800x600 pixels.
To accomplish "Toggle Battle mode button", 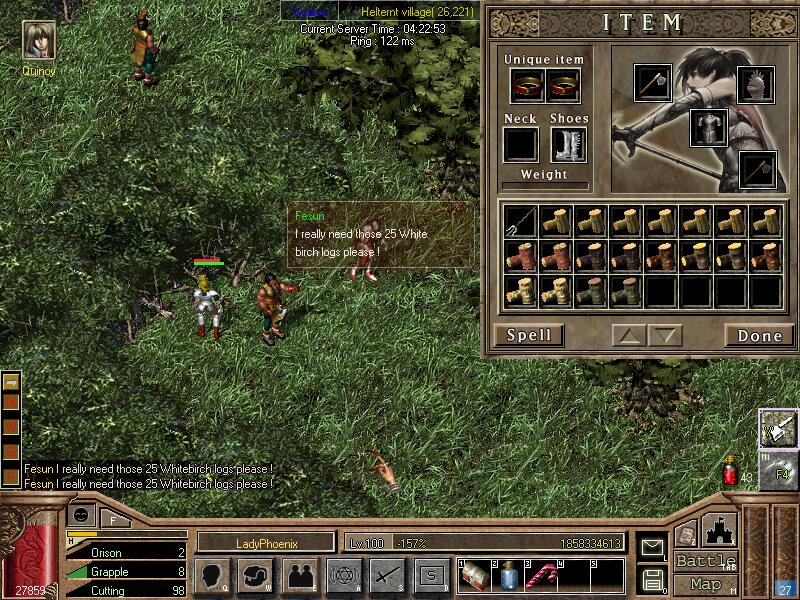I will coord(705,561).
